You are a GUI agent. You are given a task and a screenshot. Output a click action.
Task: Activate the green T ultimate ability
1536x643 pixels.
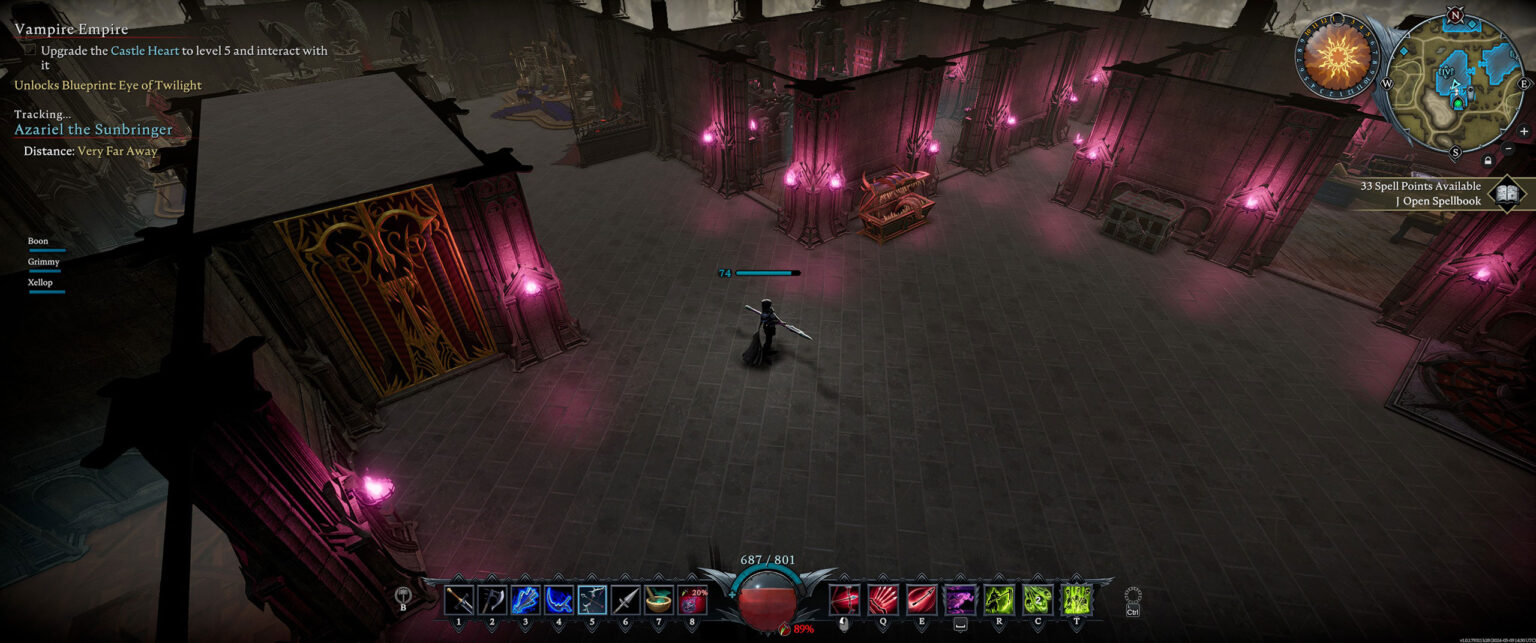pos(1076,600)
